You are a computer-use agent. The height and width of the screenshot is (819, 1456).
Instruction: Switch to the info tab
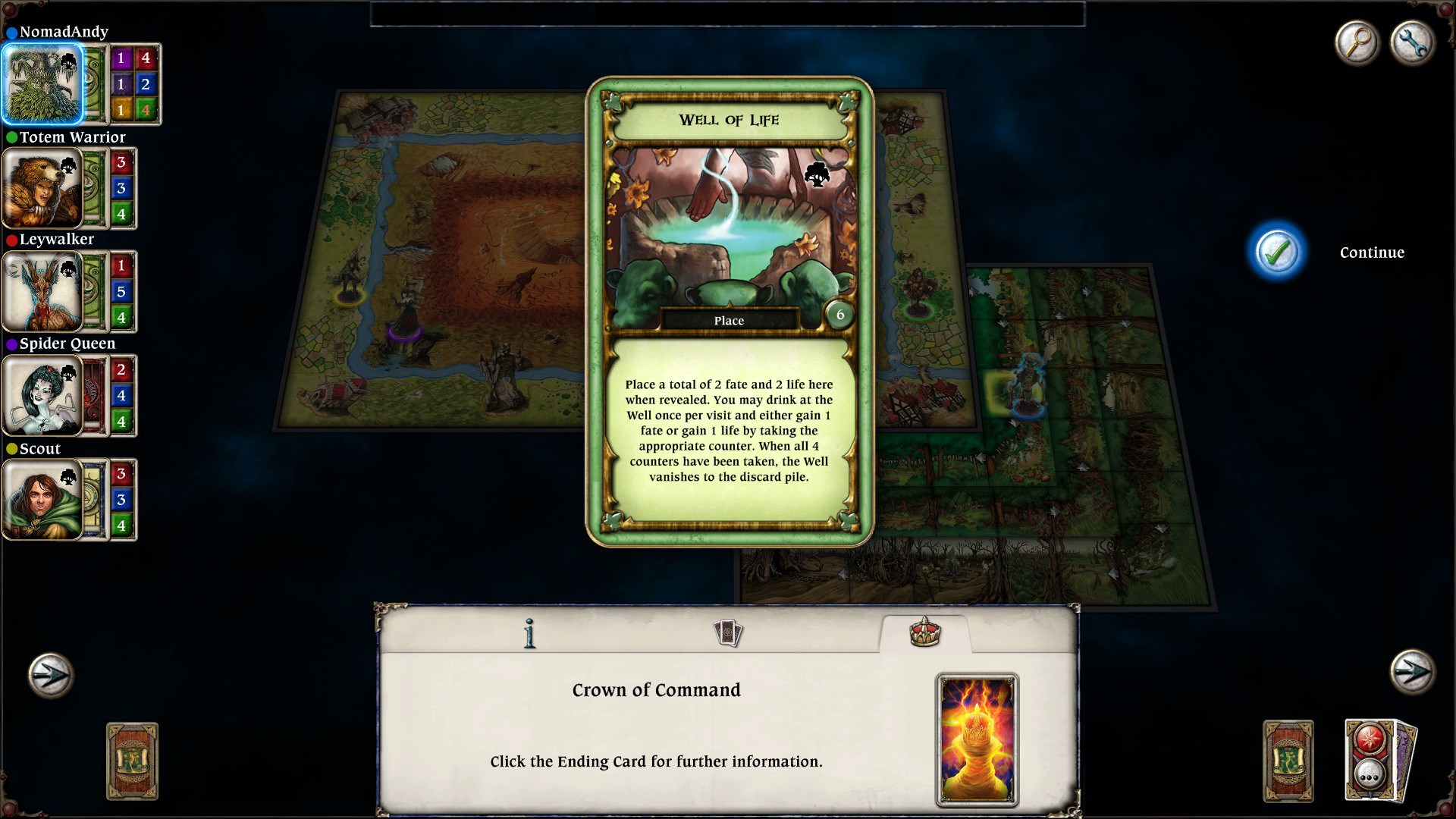pos(529,634)
